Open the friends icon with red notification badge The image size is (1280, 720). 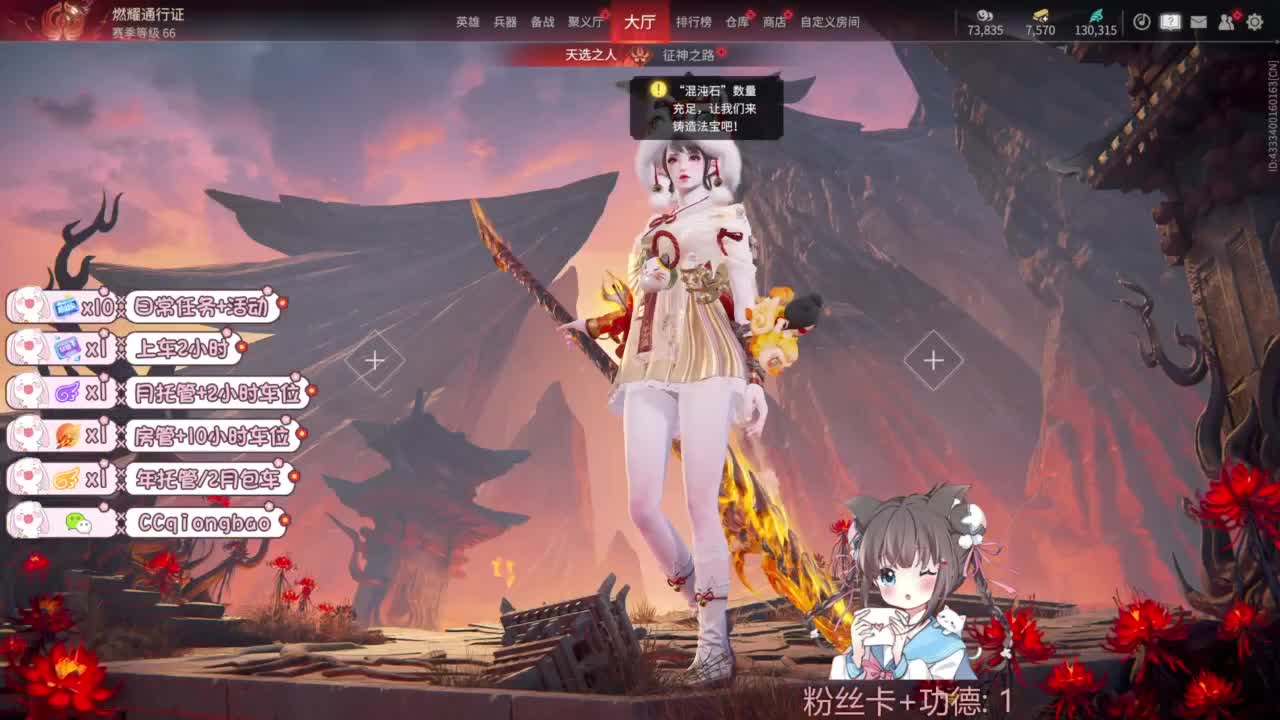[1228, 23]
